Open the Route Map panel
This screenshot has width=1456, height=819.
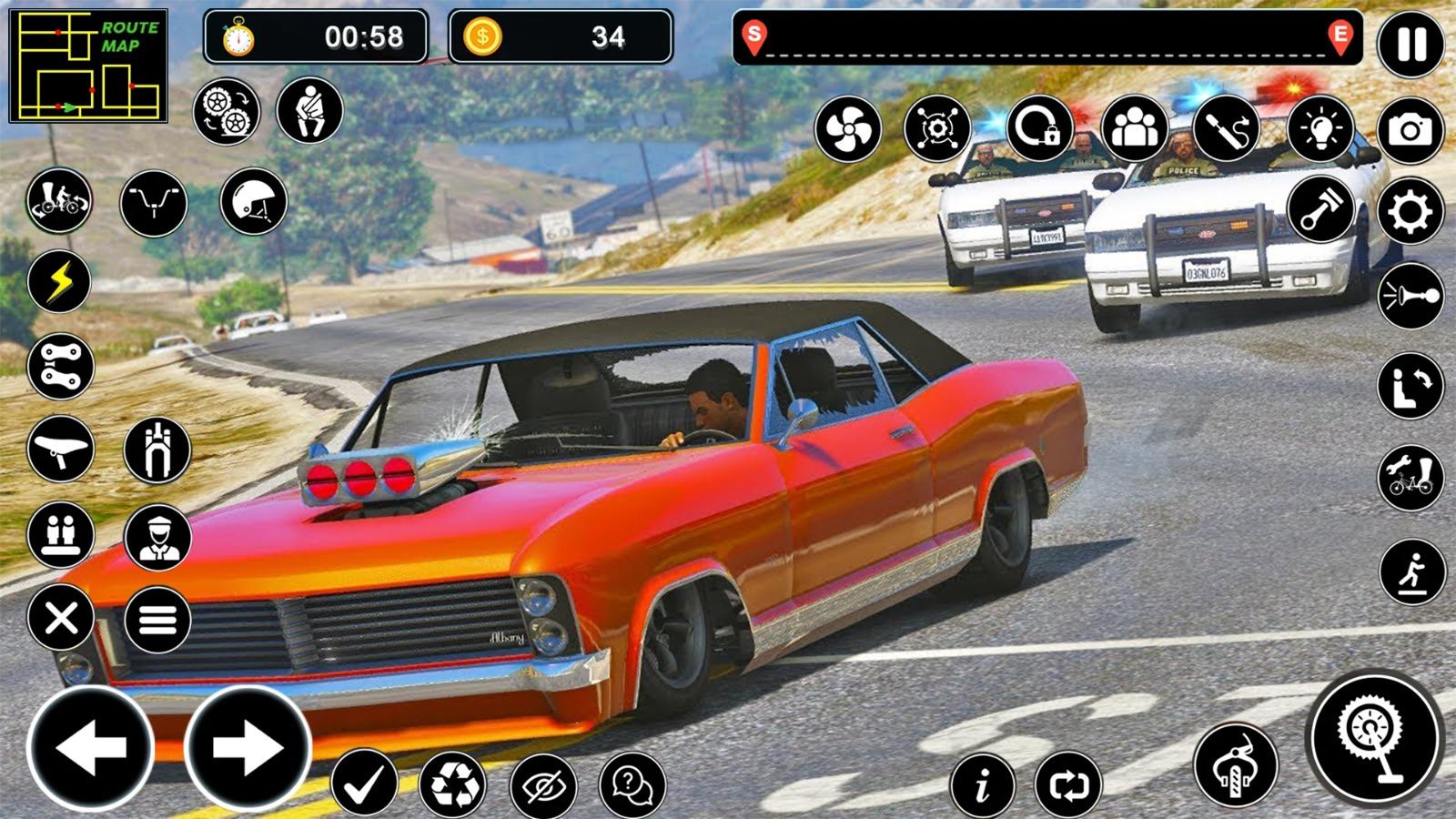pos(88,64)
